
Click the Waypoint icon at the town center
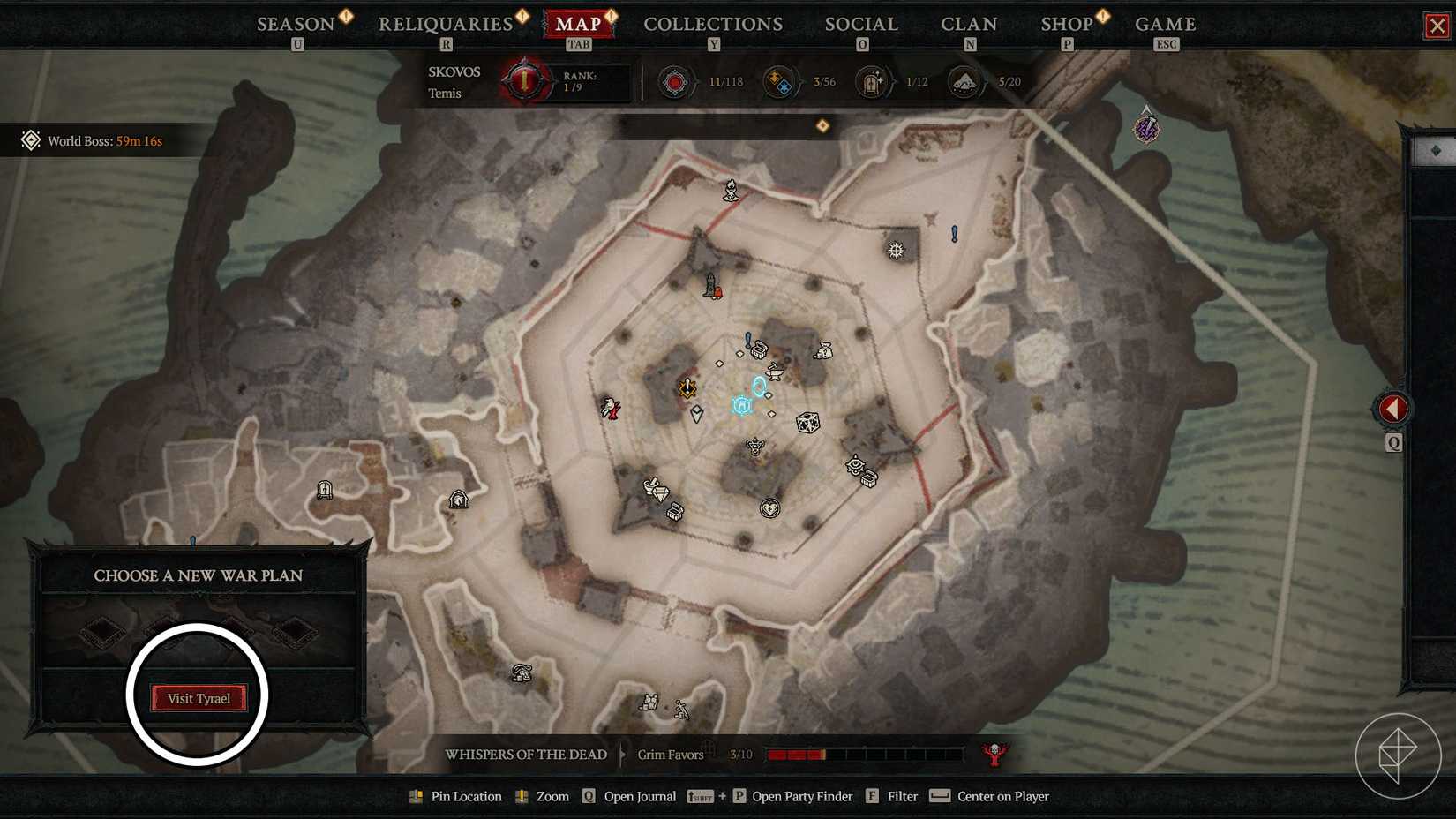741,405
